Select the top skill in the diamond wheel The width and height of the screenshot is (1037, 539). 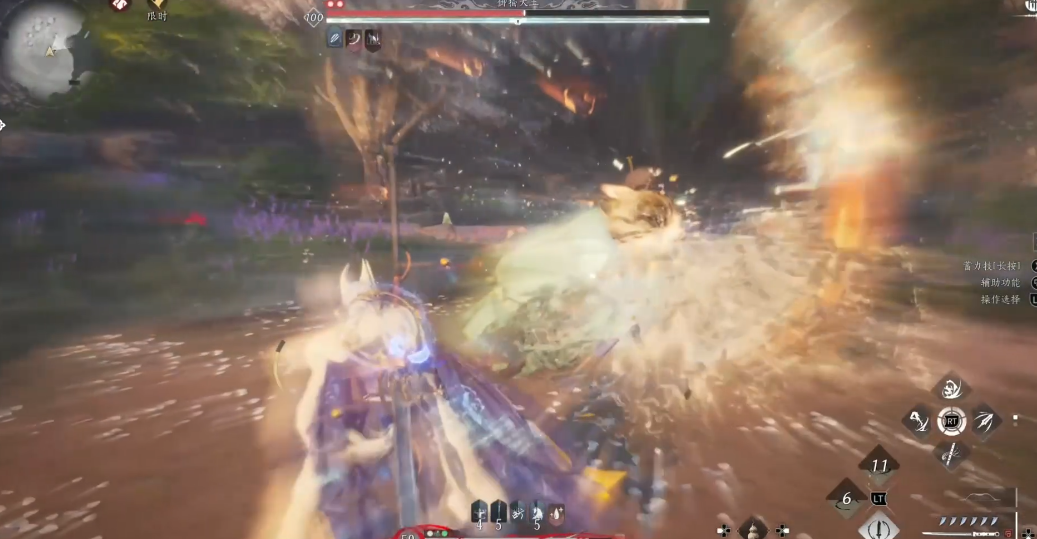tap(950, 388)
